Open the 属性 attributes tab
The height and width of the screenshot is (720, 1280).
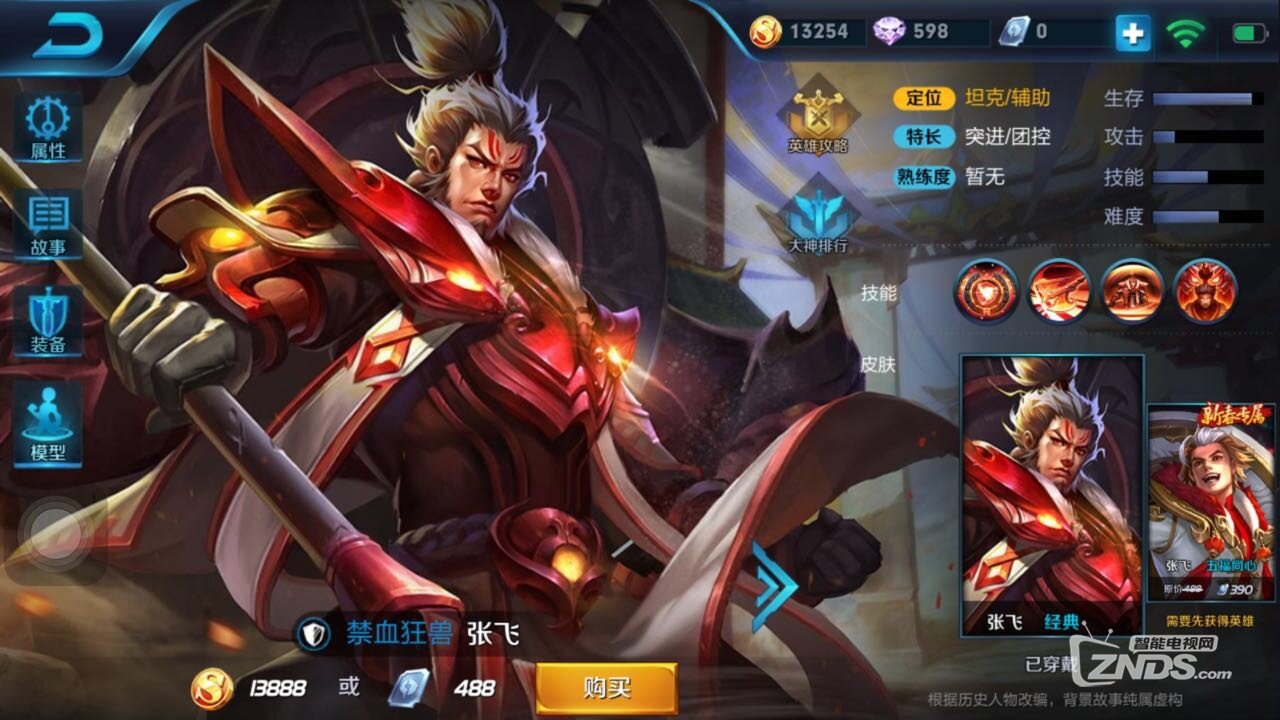48,127
